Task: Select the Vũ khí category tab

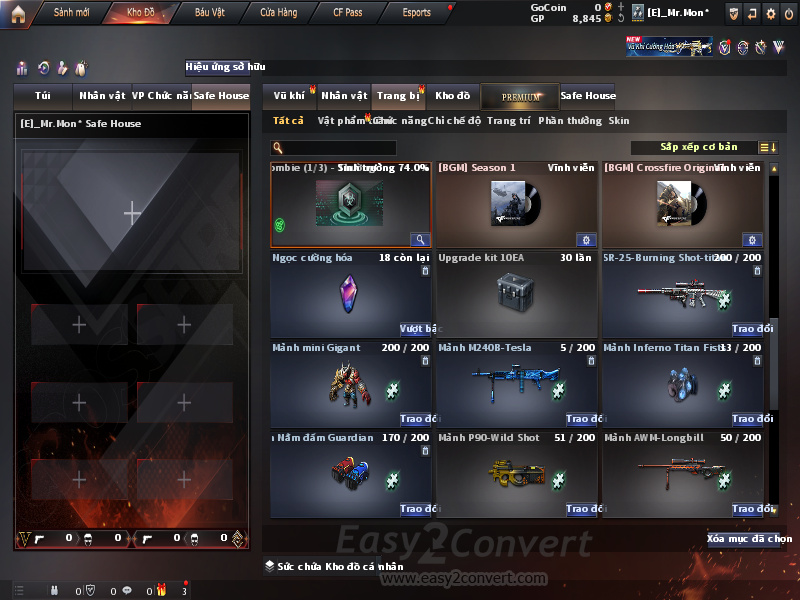Action: point(289,96)
